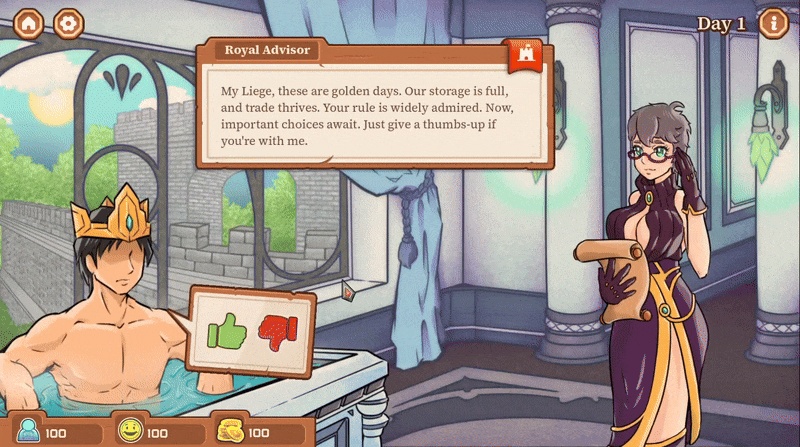800x447 pixels.
Task: Show the info panel button
Action: pos(773,24)
